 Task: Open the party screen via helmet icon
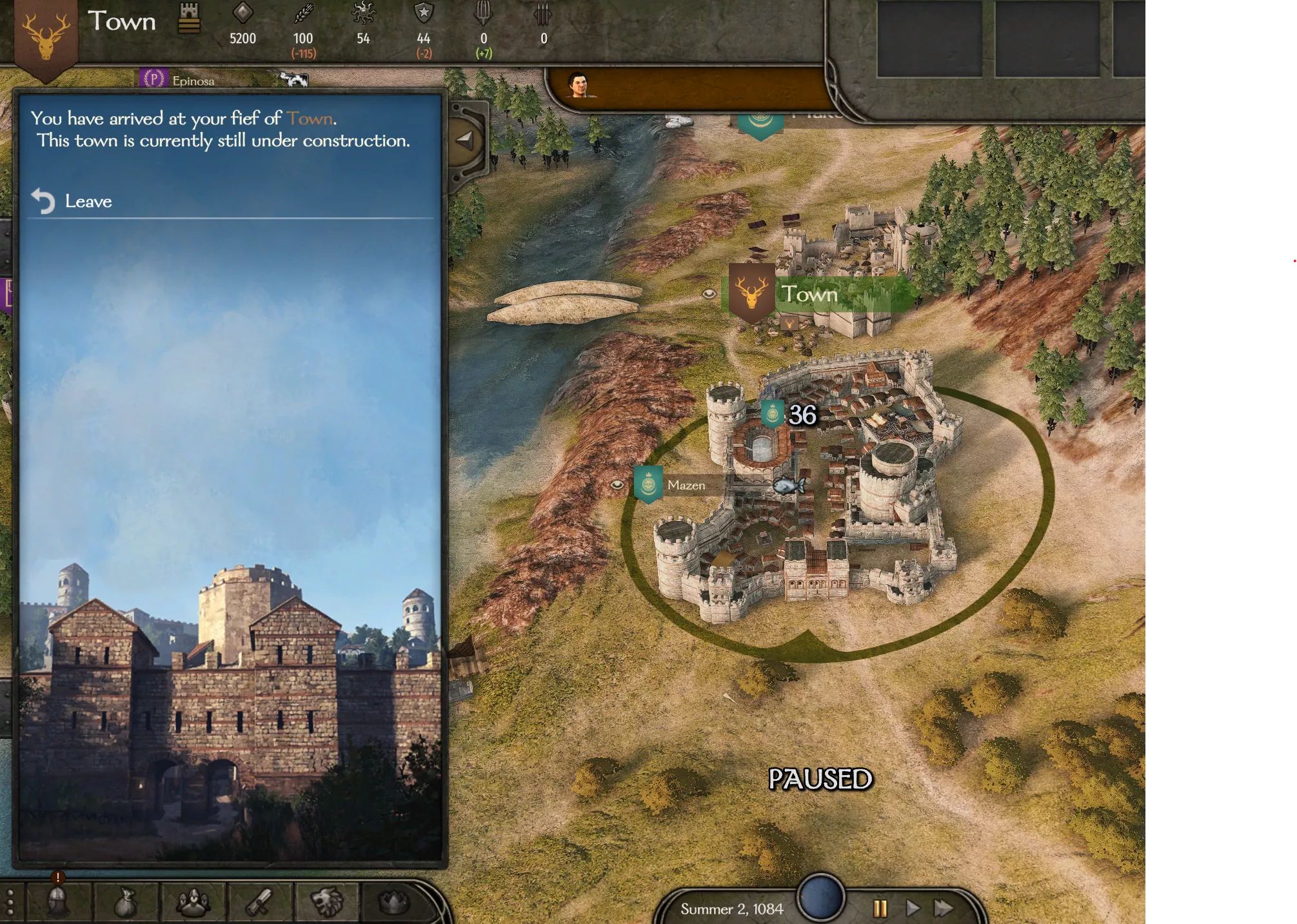(57, 901)
